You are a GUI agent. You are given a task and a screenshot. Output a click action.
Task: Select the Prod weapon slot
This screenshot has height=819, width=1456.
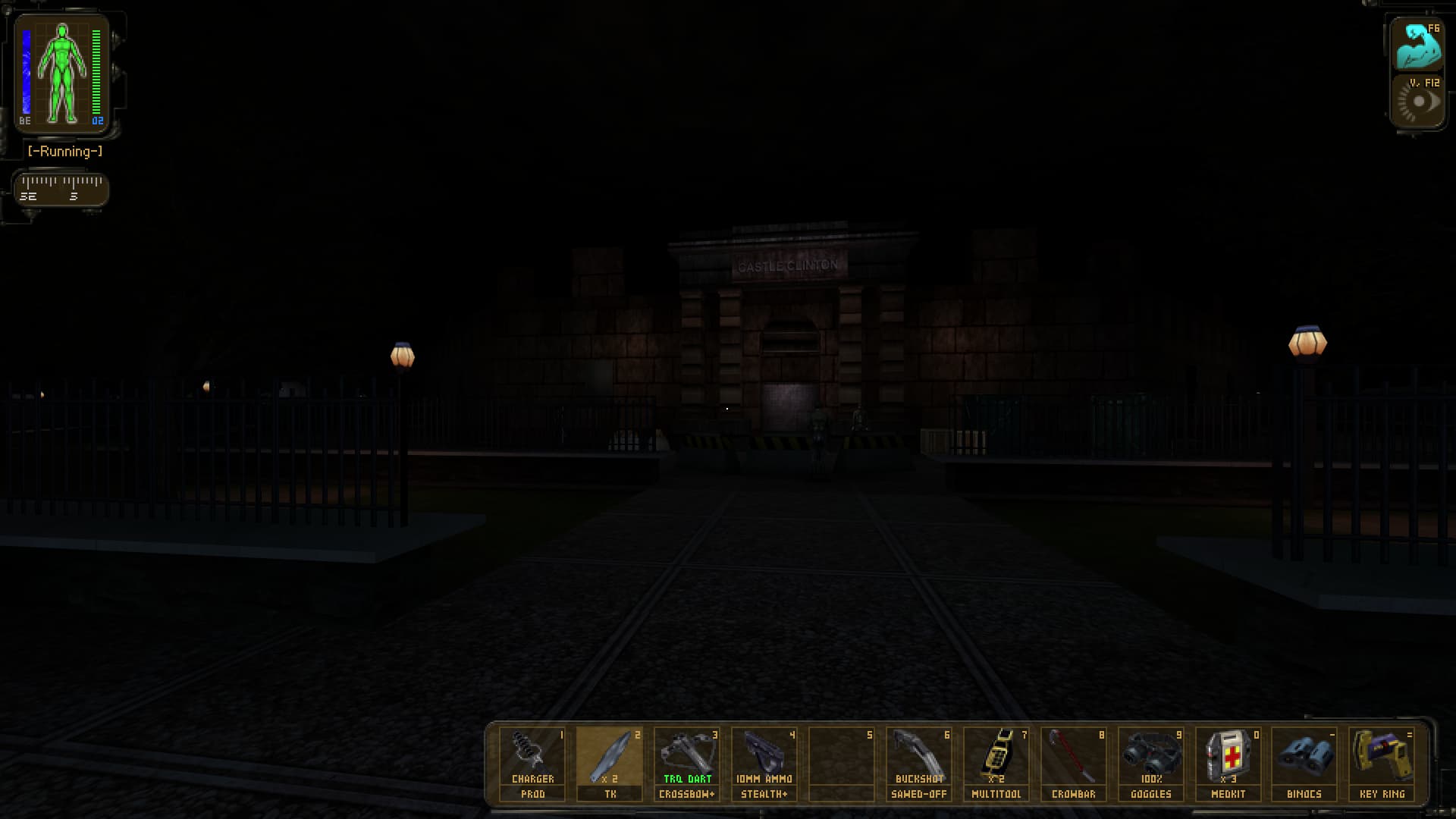[x=532, y=762]
